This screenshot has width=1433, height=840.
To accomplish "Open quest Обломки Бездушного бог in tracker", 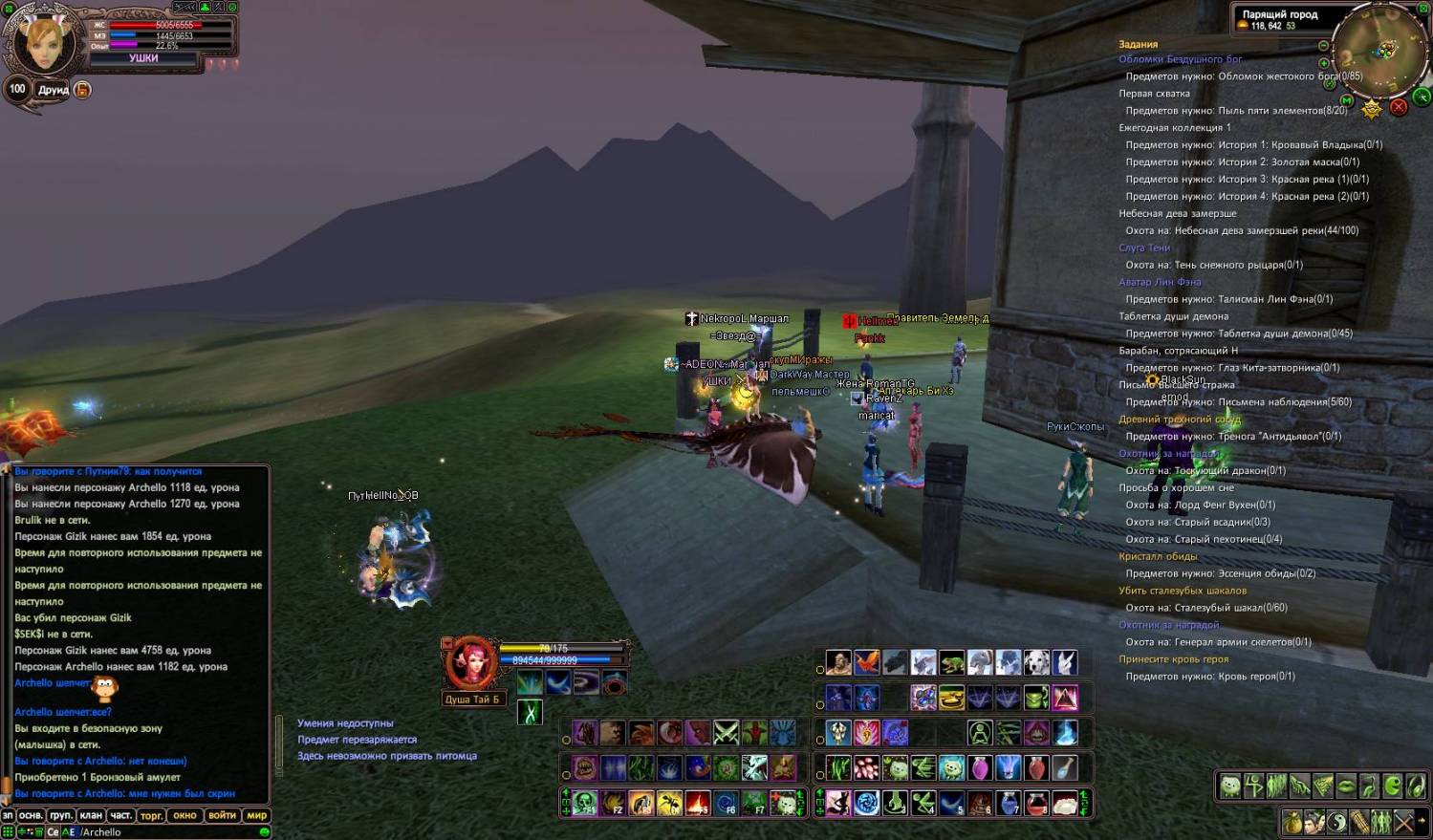I will click(x=1180, y=59).
